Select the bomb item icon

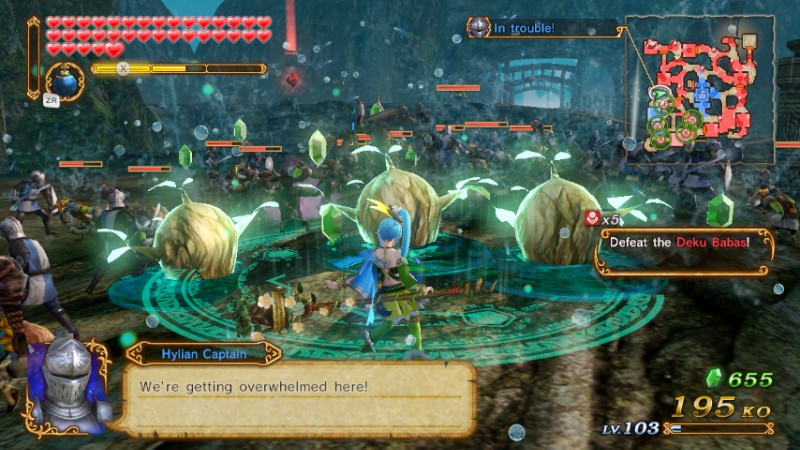(x=65, y=81)
